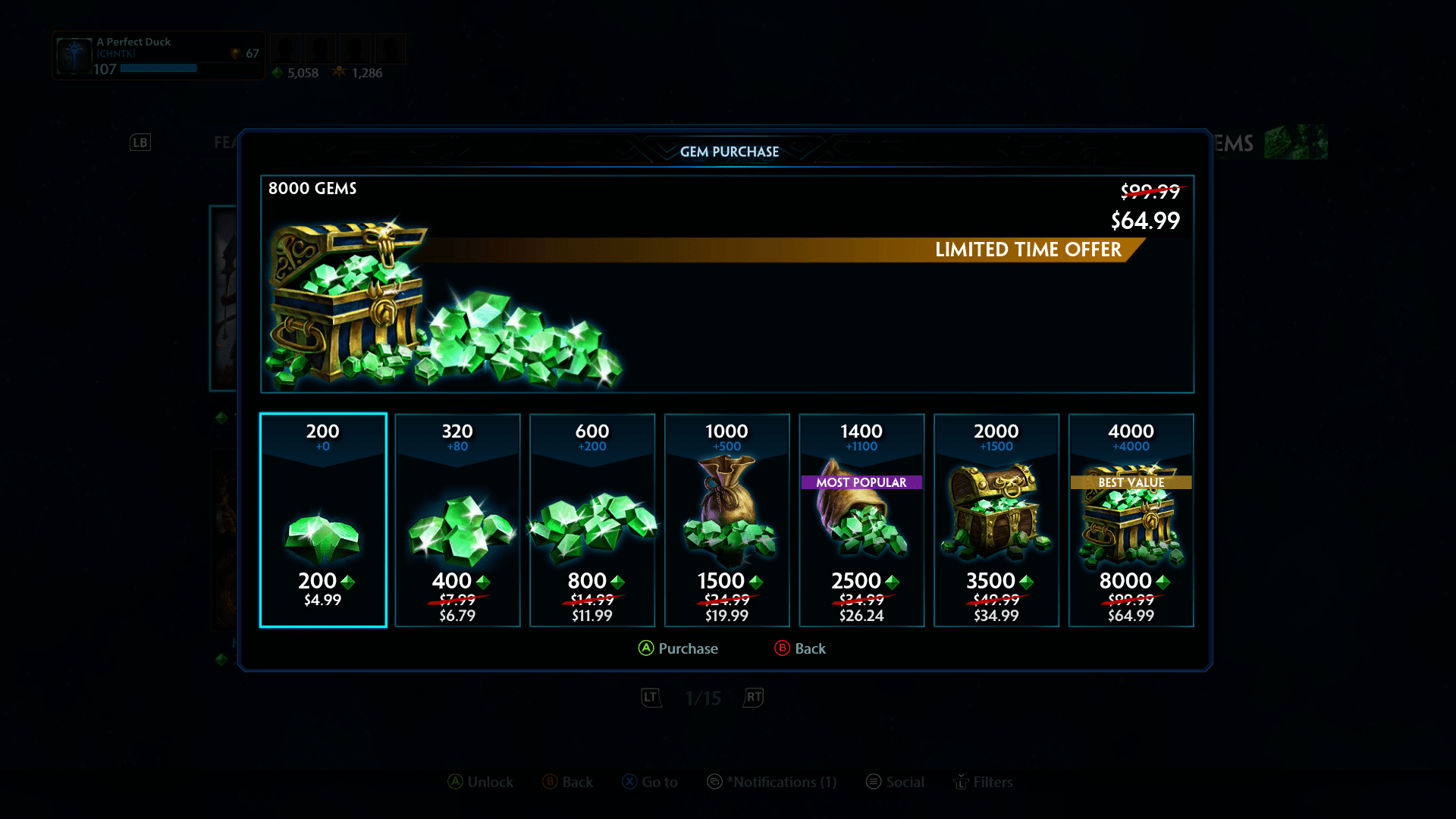Click Unlock at the bottom bar

point(480,782)
